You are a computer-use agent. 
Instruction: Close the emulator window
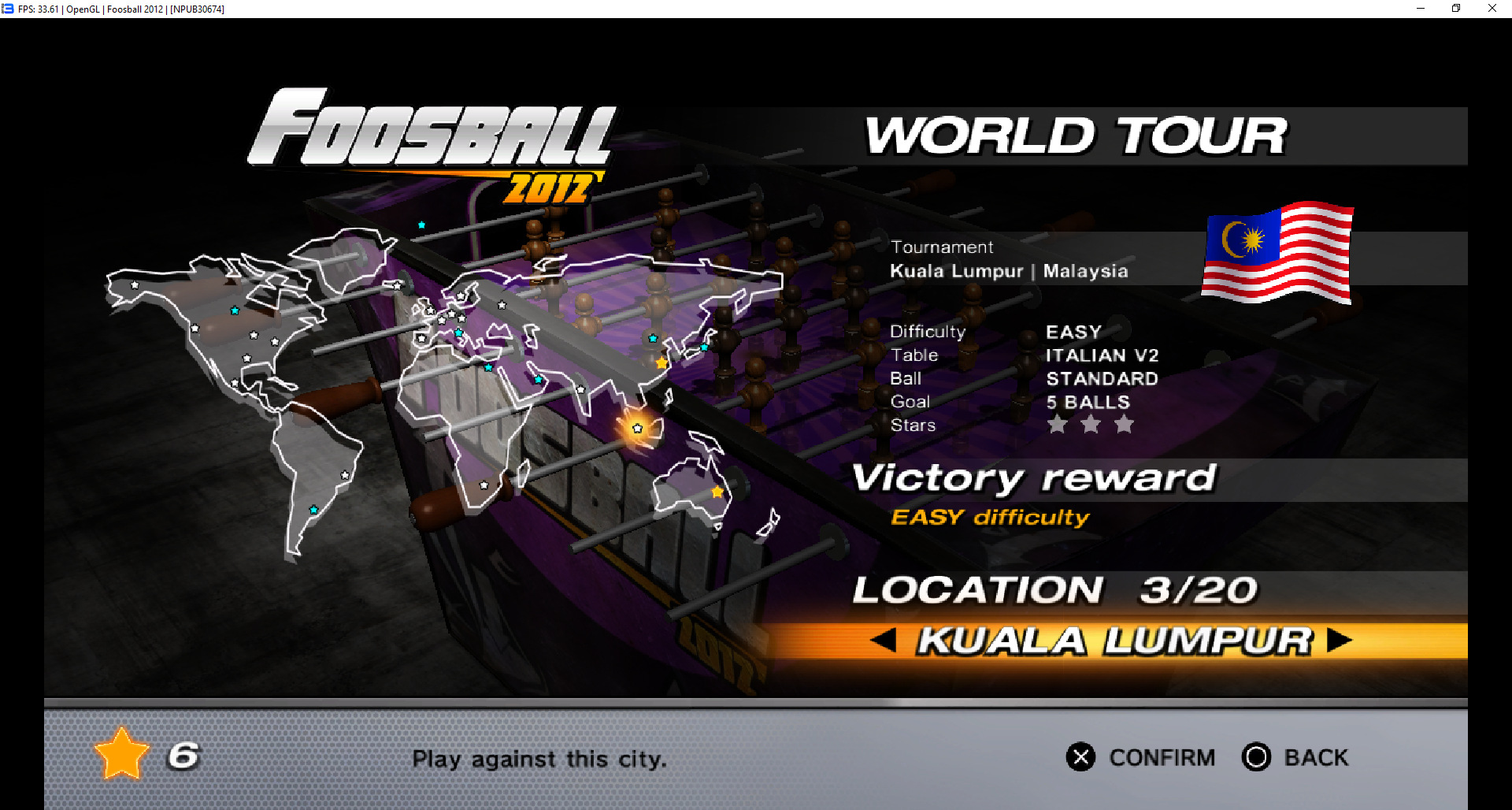[1492, 9]
